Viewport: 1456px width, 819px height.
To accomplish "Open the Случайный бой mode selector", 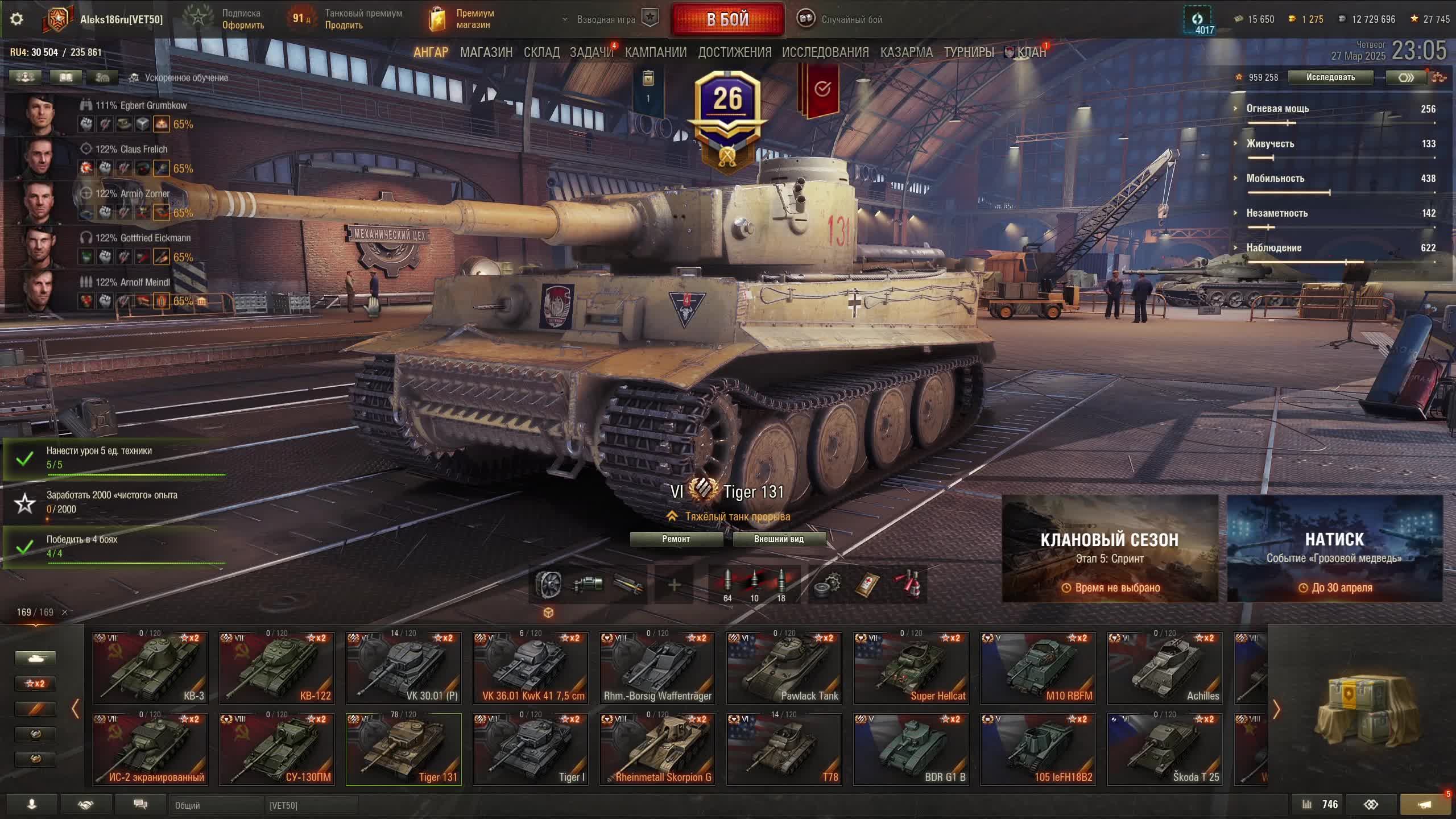I will click(839, 19).
